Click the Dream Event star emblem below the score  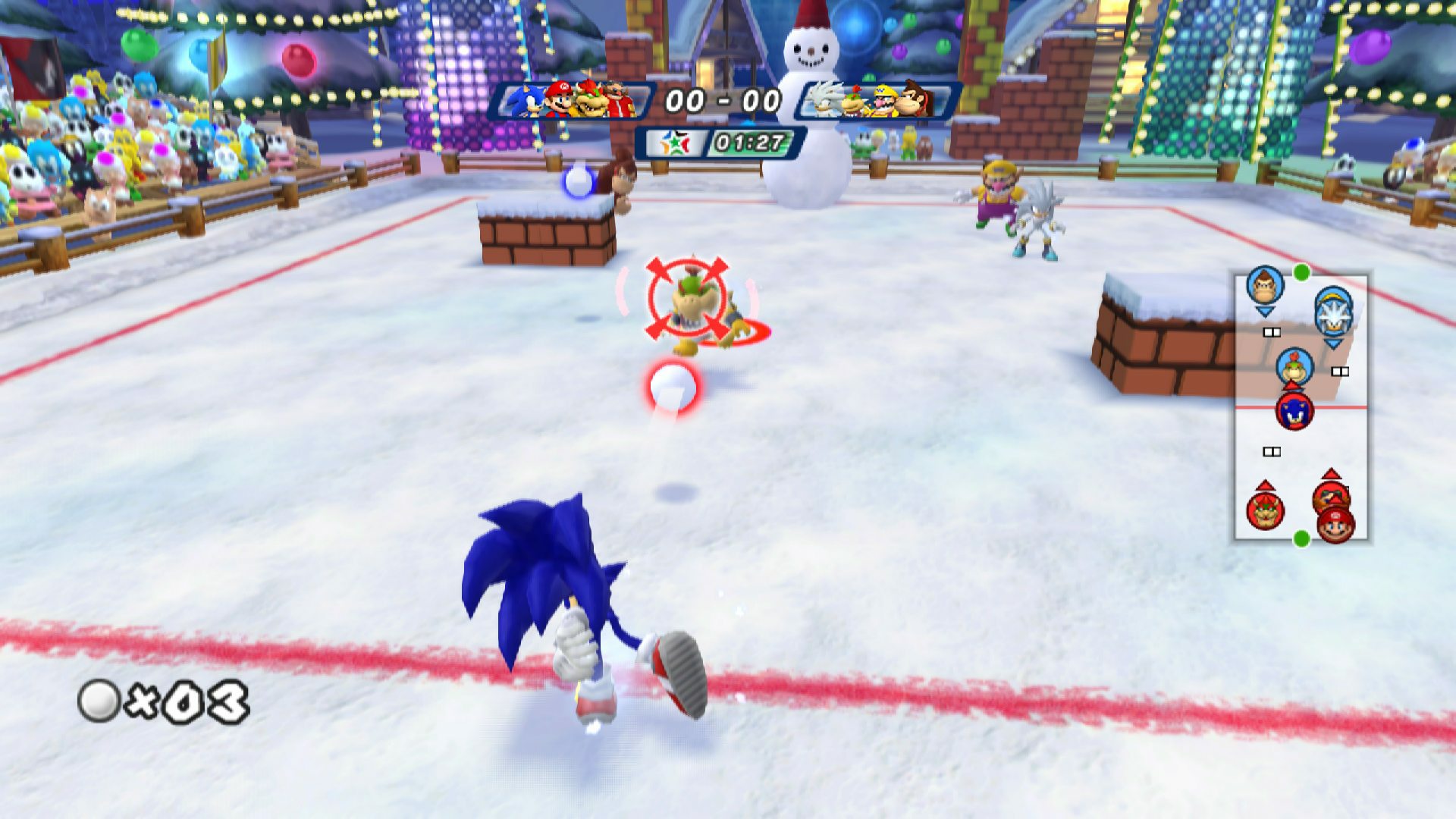(675, 142)
